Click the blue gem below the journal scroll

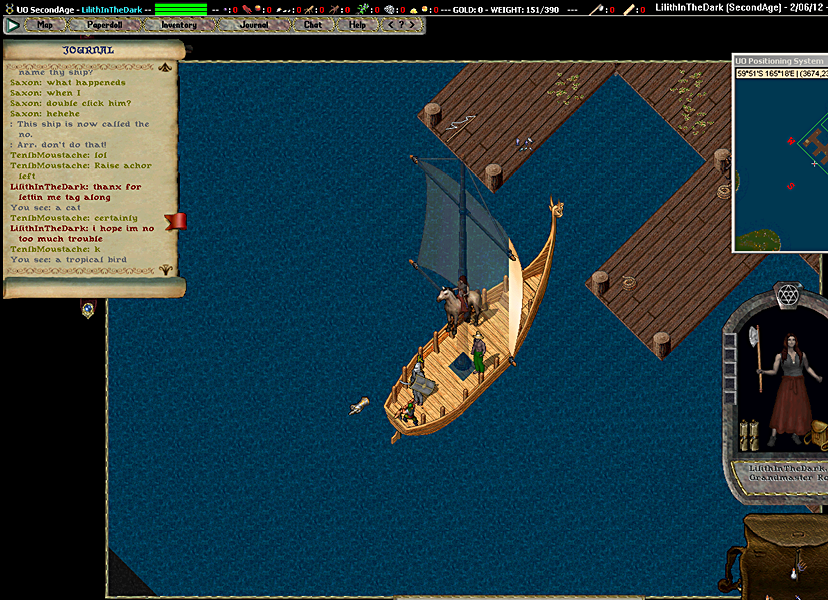(88, 310)
